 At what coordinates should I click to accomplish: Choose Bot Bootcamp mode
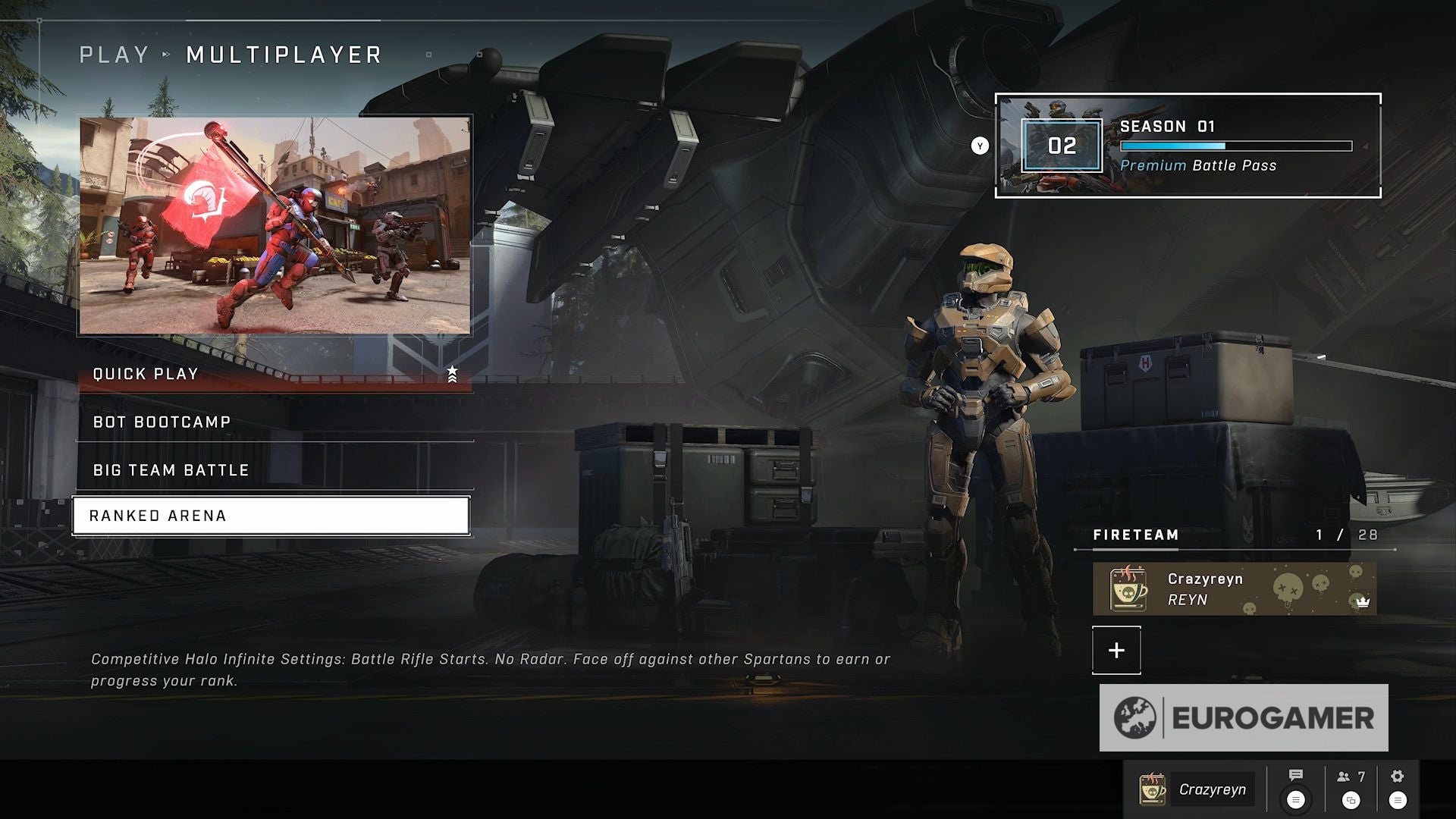273,422
